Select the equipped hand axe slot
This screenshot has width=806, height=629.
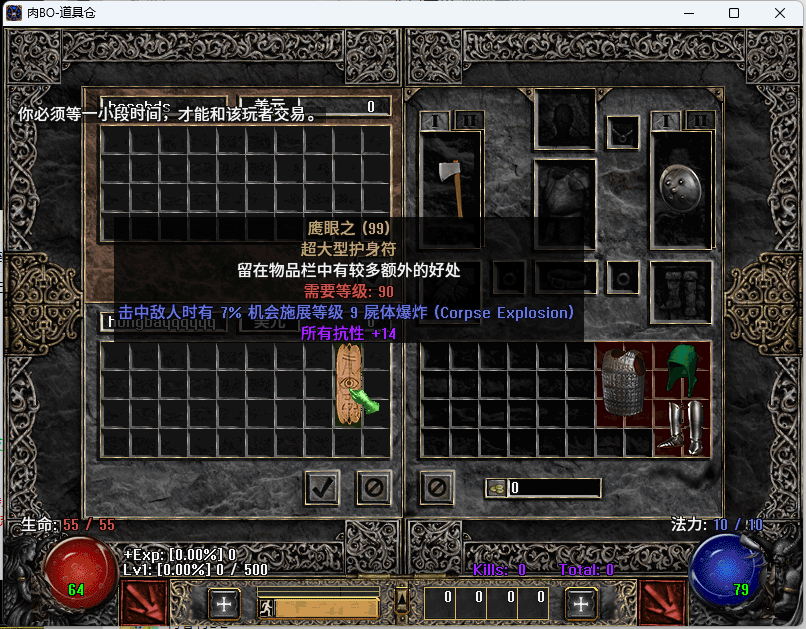pos(451,186)
